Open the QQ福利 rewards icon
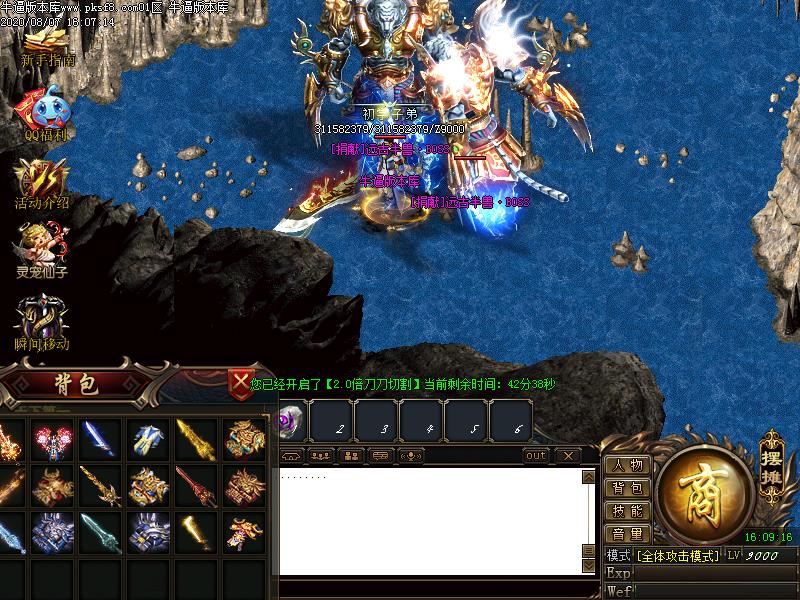 tap(47, 115)
